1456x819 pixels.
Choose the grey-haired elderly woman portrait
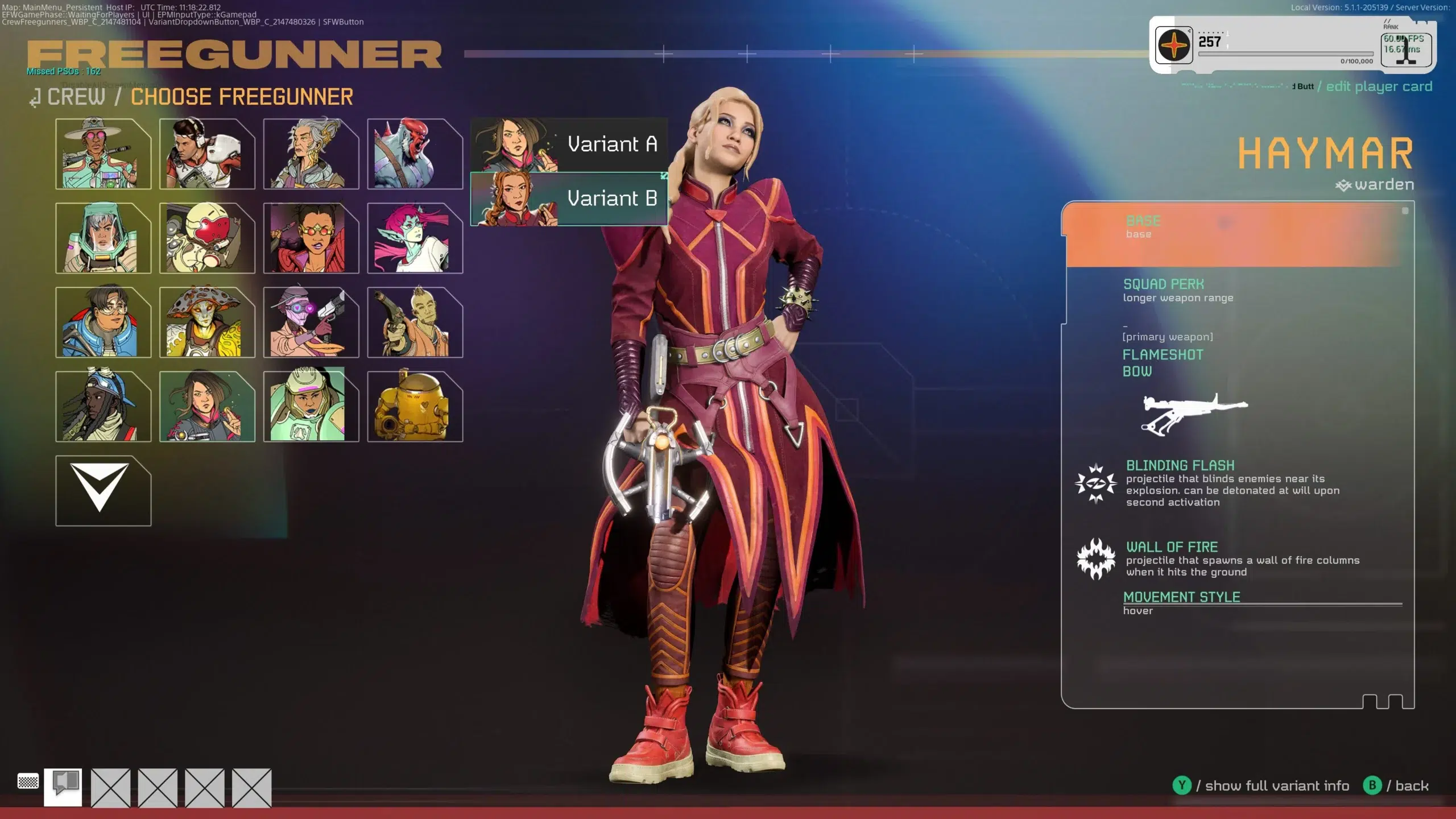[x=311, y=154]
